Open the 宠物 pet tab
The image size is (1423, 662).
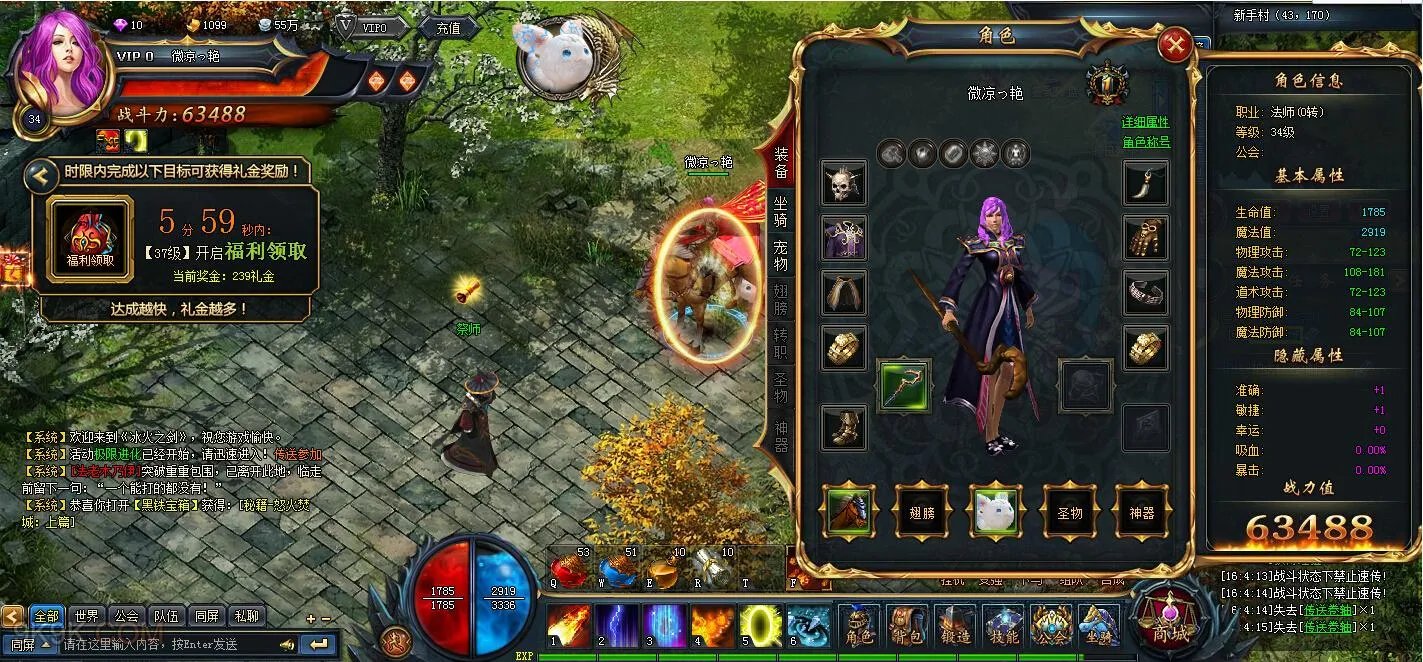(x=780, y=255)
